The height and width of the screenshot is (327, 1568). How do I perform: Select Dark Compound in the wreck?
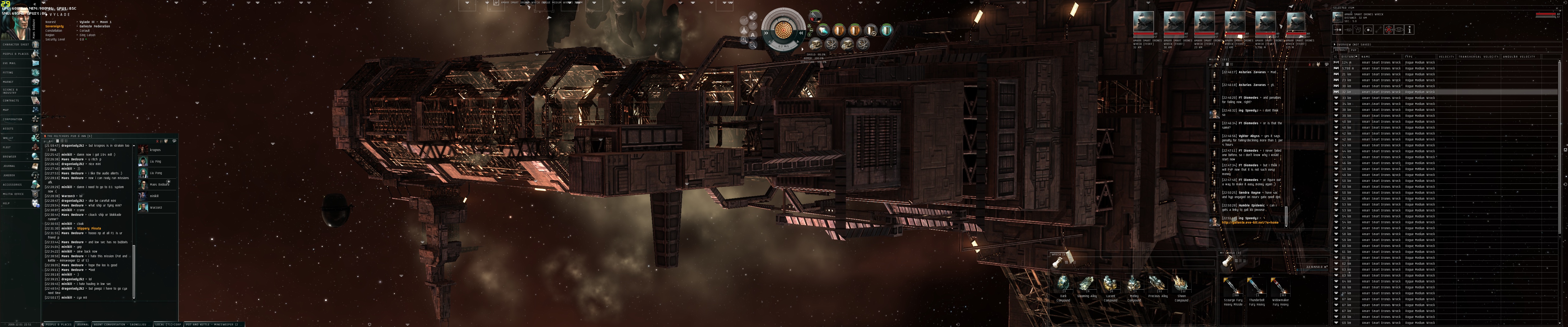coord(1063,284)
